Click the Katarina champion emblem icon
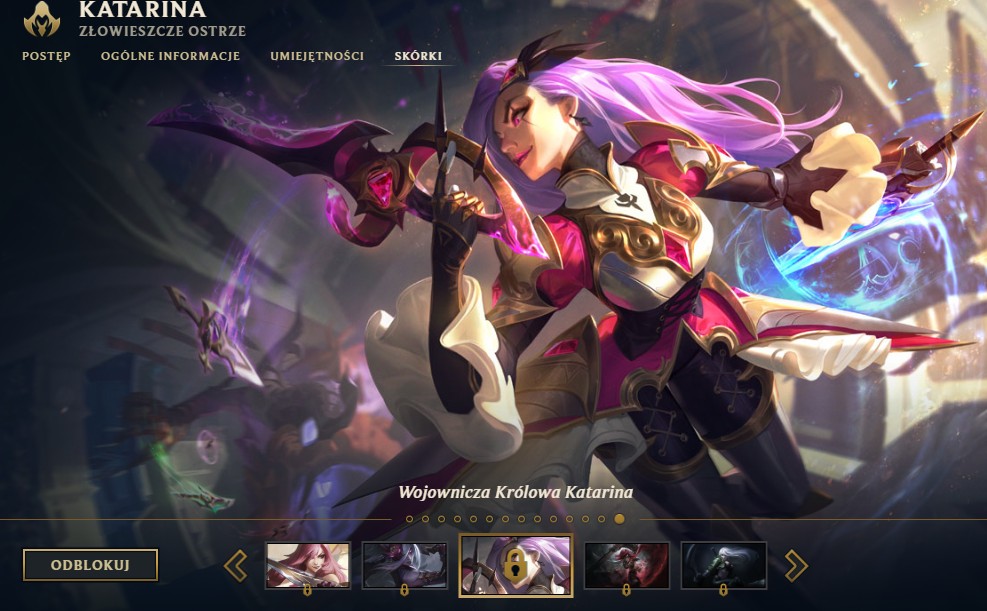The width and height of the screenshot is (987, 611). (x=41, y=16)
